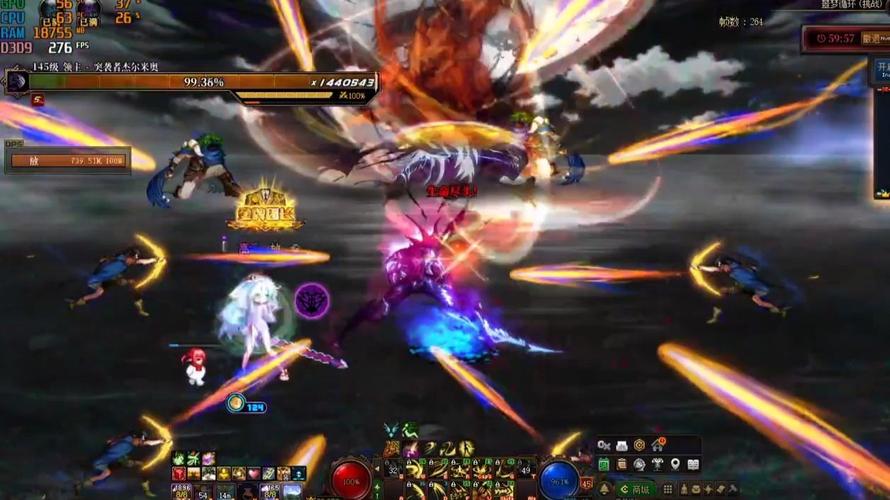Image resolution: width=890 pixels, height=500 pixels.
Task: Click the pink heart consumable slot
Action: (x=253, y=473)
